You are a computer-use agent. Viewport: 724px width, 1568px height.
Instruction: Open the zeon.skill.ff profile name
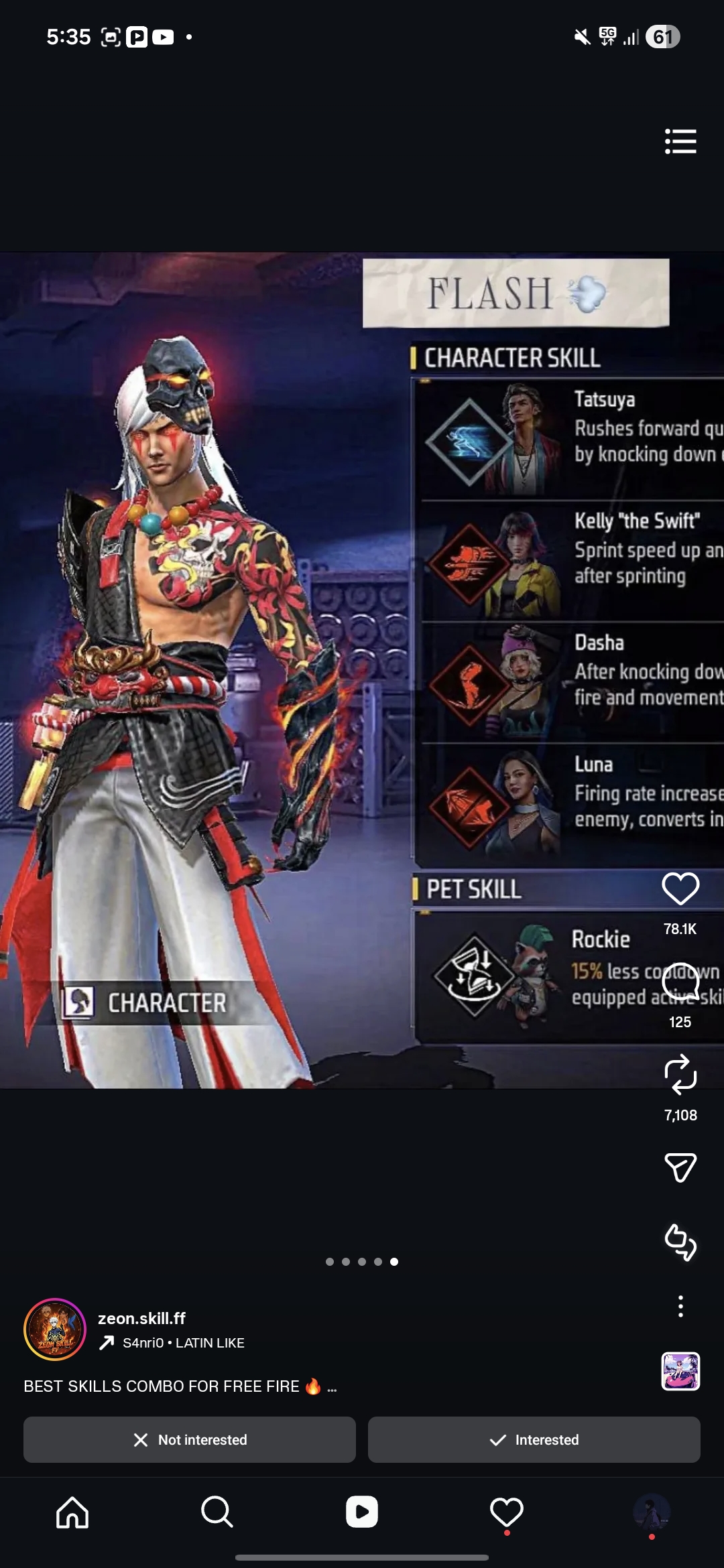point(141,1318)
